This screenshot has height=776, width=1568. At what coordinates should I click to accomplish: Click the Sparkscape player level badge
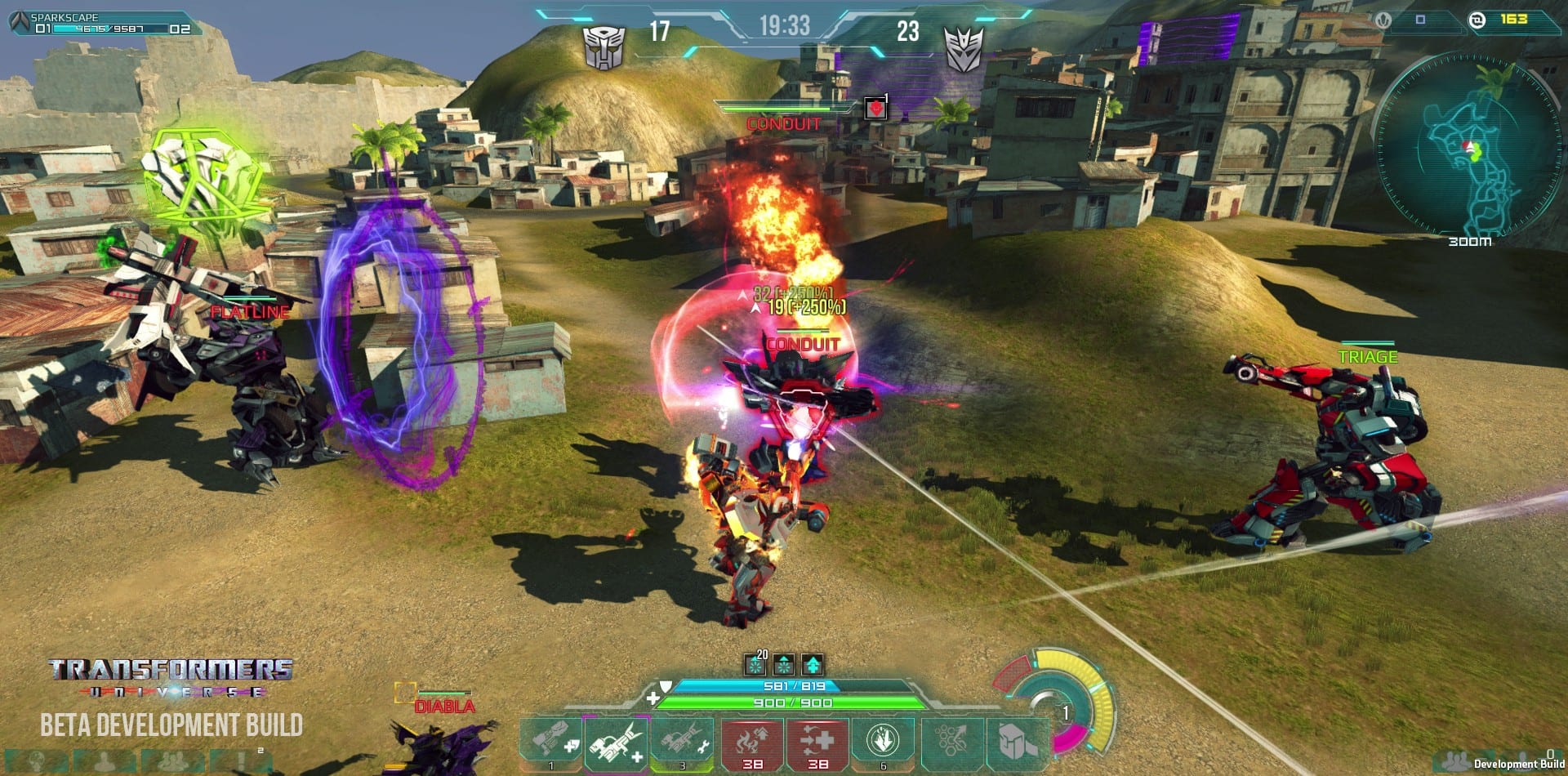20,22
